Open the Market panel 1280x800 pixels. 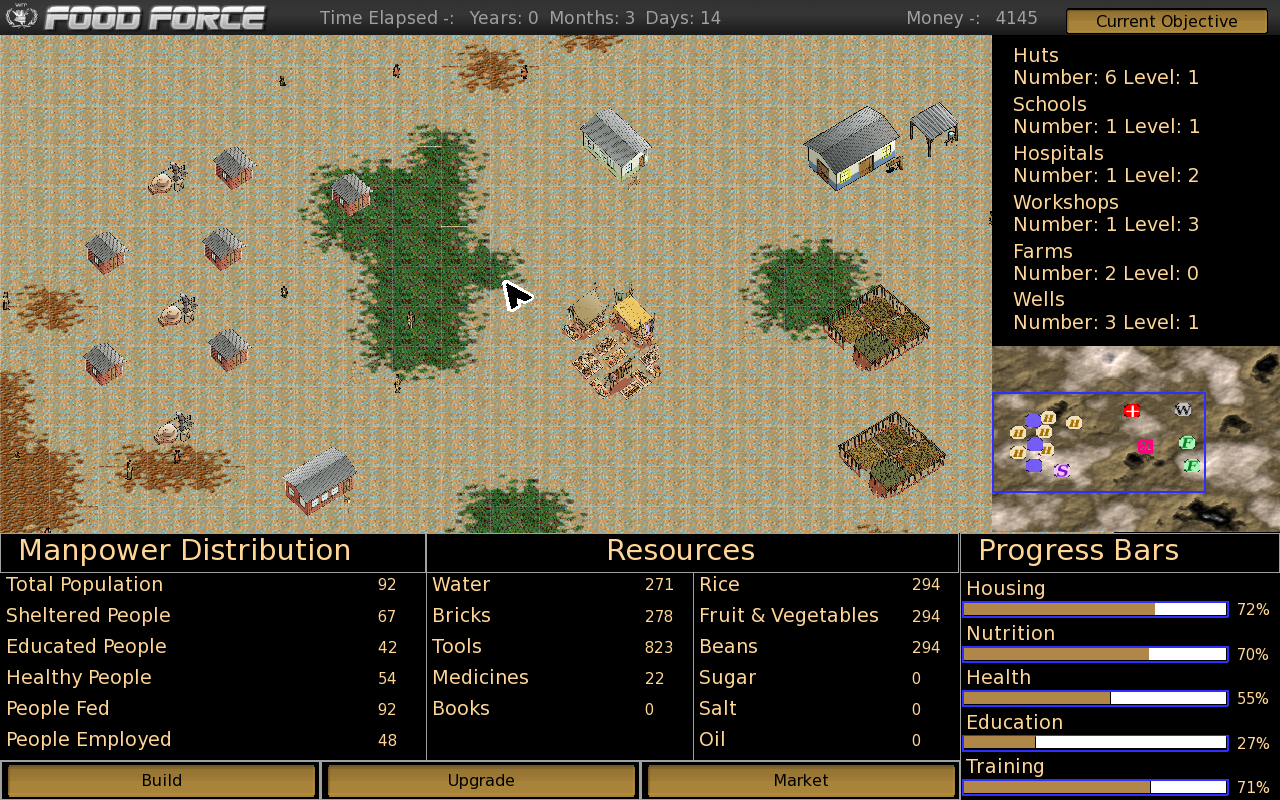coord(801,781)
